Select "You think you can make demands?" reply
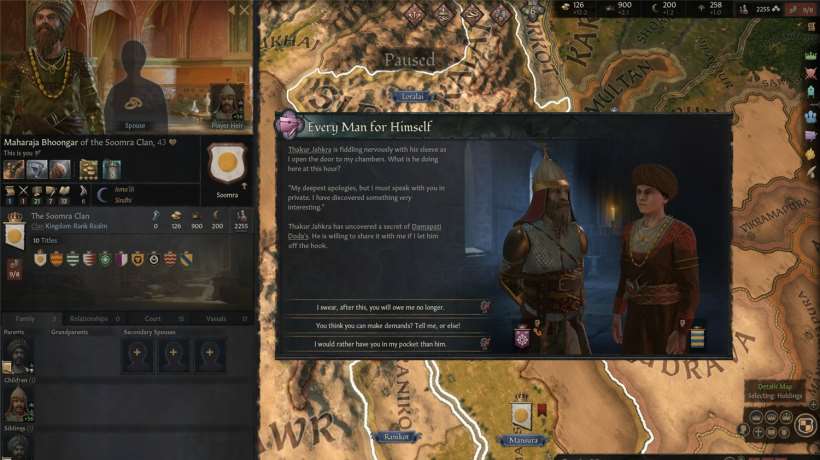Screen dimensions: 820x460 coord(383,325)
